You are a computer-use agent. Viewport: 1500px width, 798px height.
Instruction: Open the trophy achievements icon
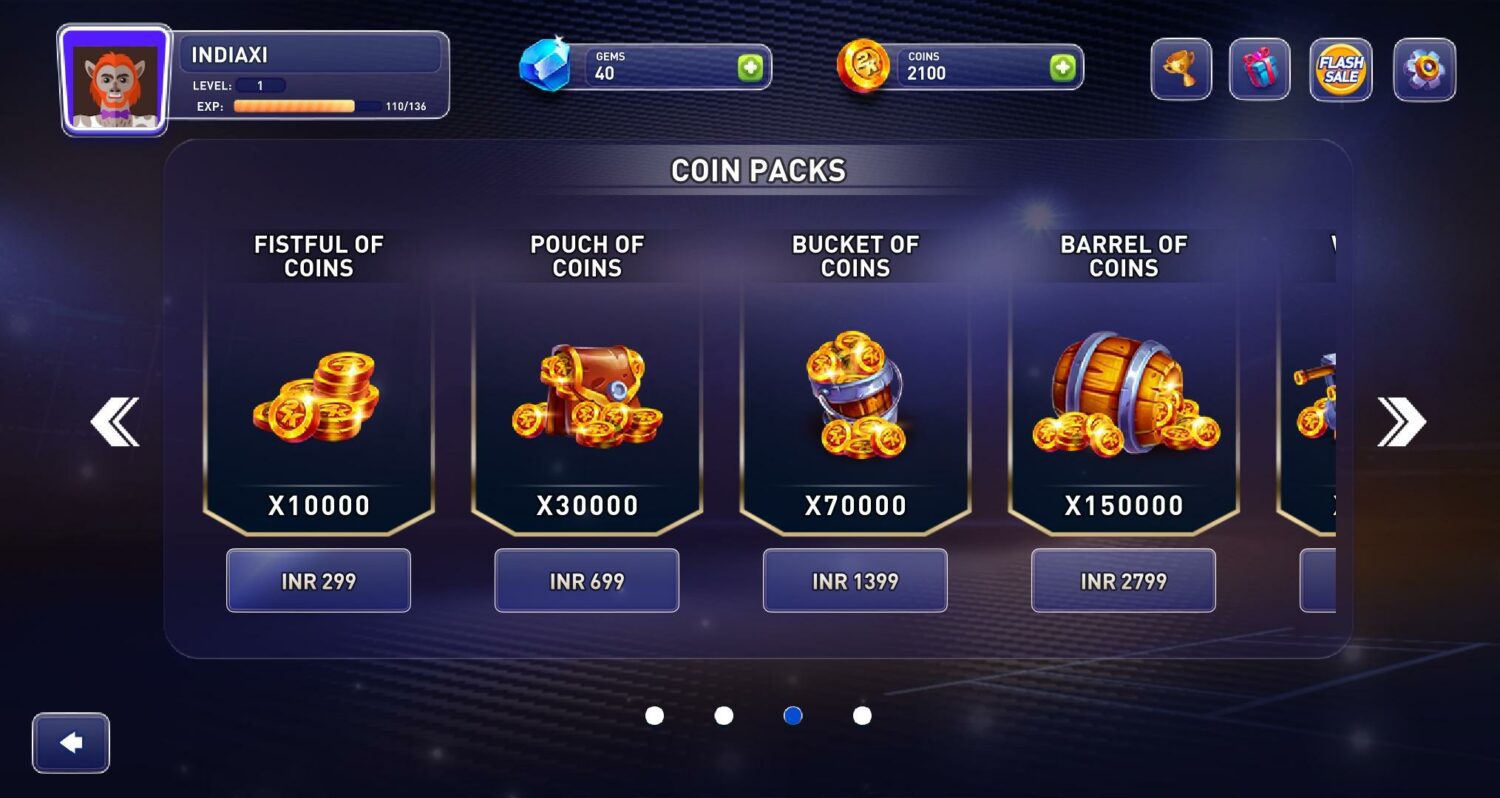[x=1181, y=70]
